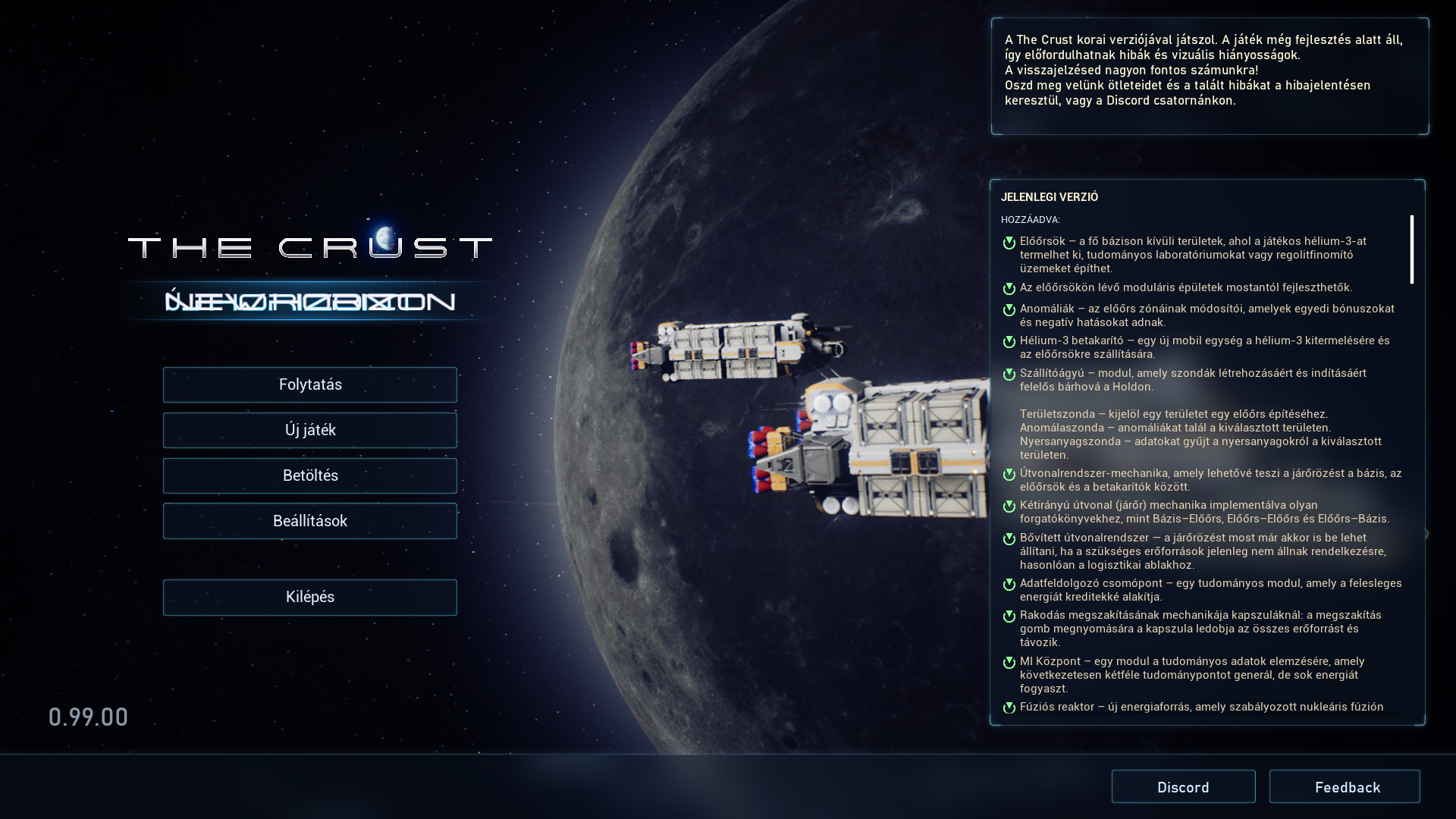Choose Kilépés to quit the game
1456x819 pixels.
[x=309, y=597]
